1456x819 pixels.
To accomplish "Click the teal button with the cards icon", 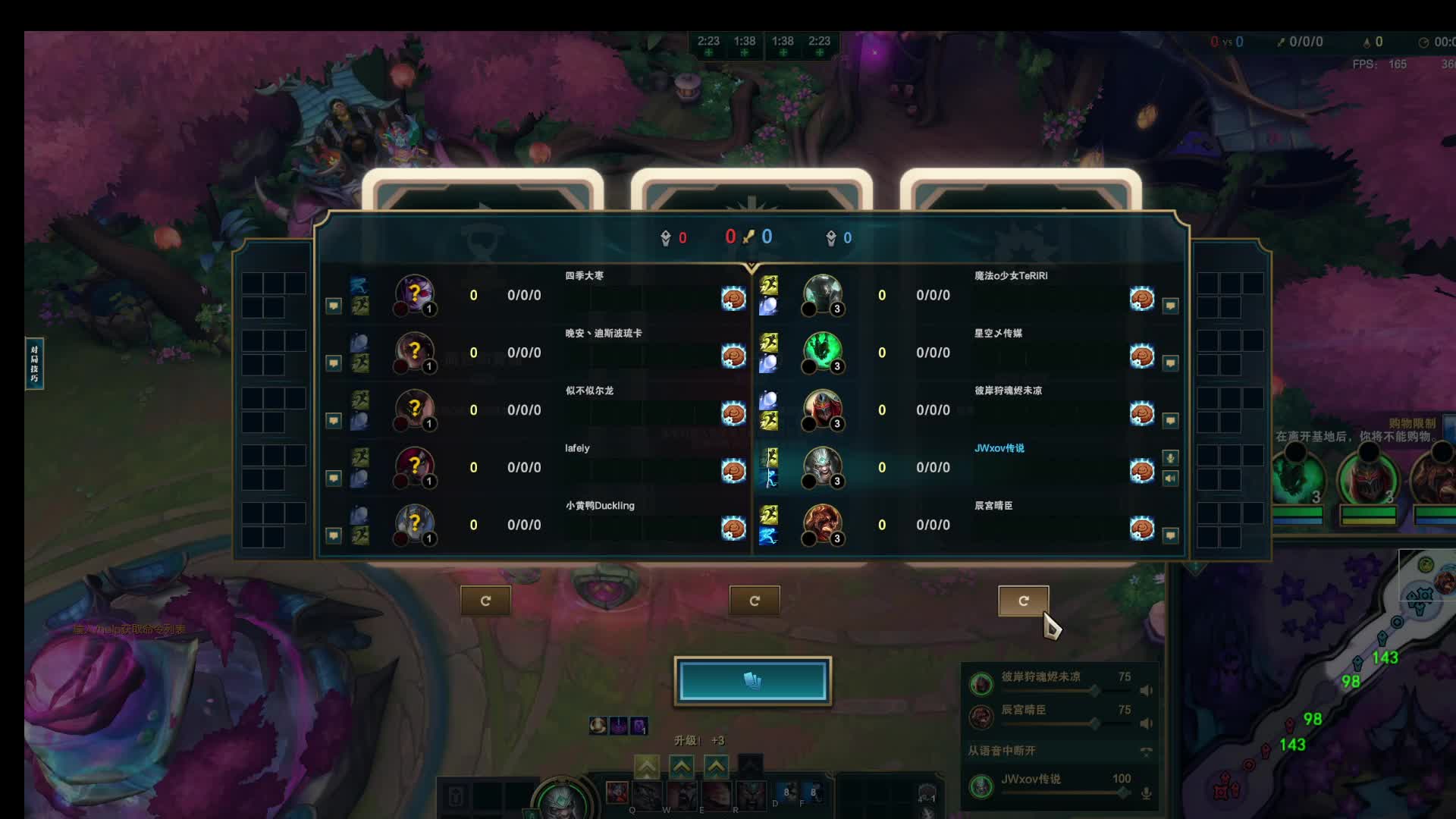I will [752, 680].
